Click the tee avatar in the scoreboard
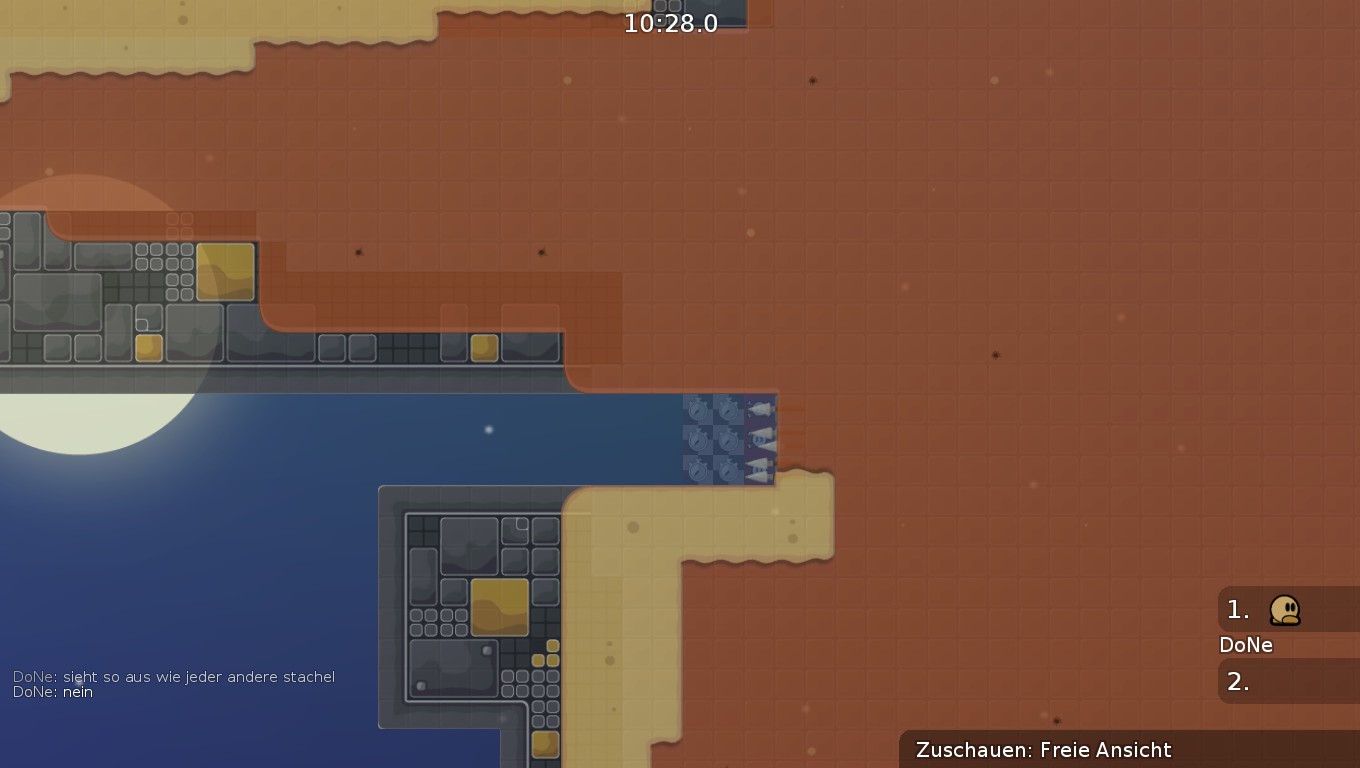Screen dimensions: 1360x768 click(x=1286, y=610)
